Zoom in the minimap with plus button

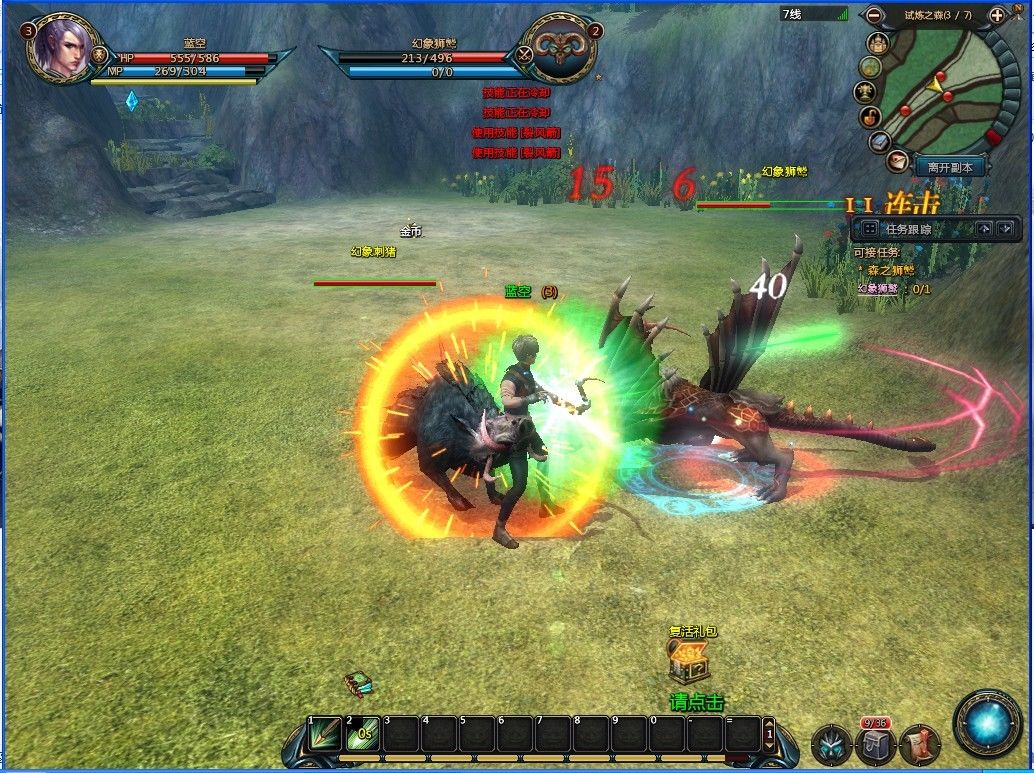[997, 15]
